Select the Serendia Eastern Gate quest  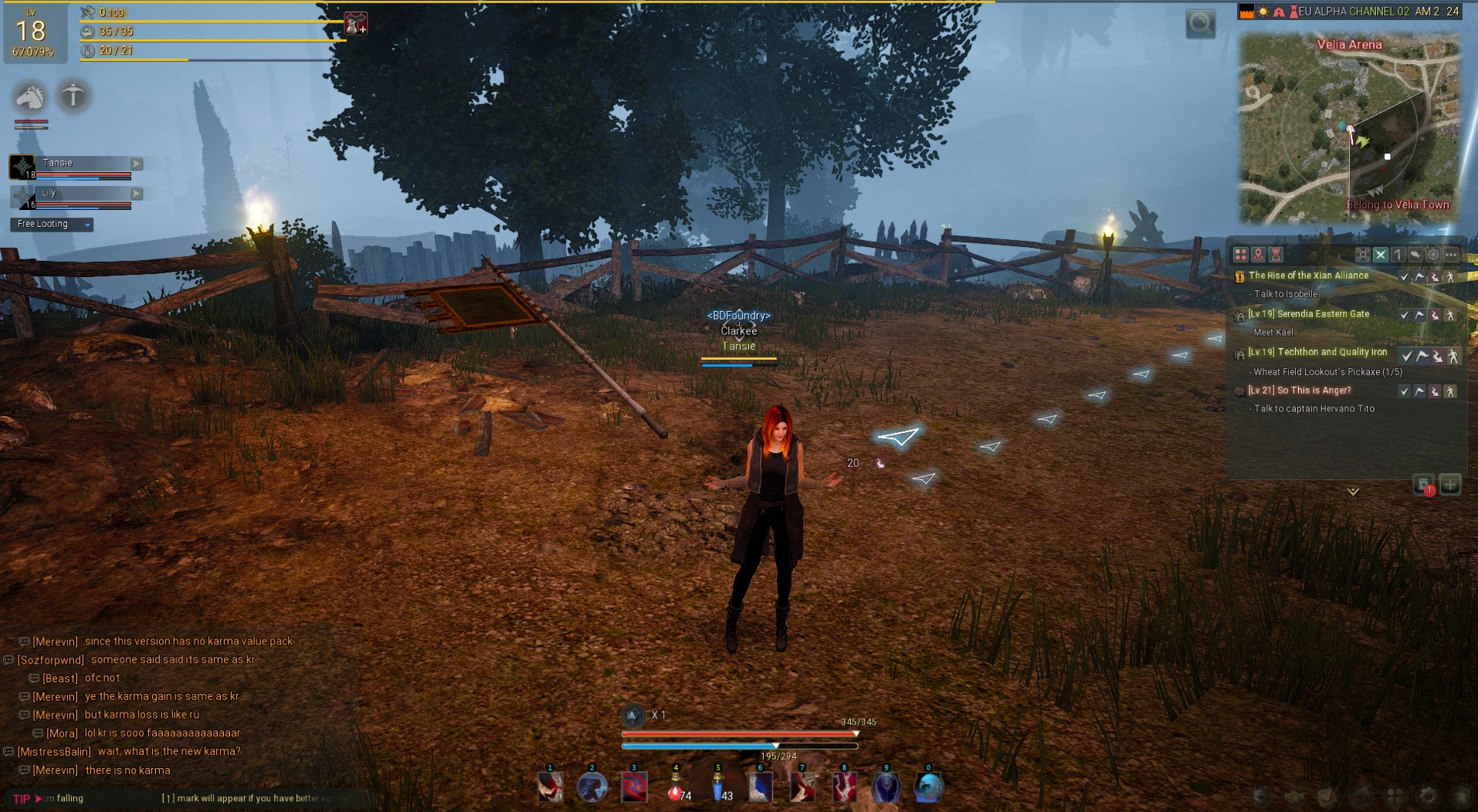pyautogui.click(x=1323, y=314)
